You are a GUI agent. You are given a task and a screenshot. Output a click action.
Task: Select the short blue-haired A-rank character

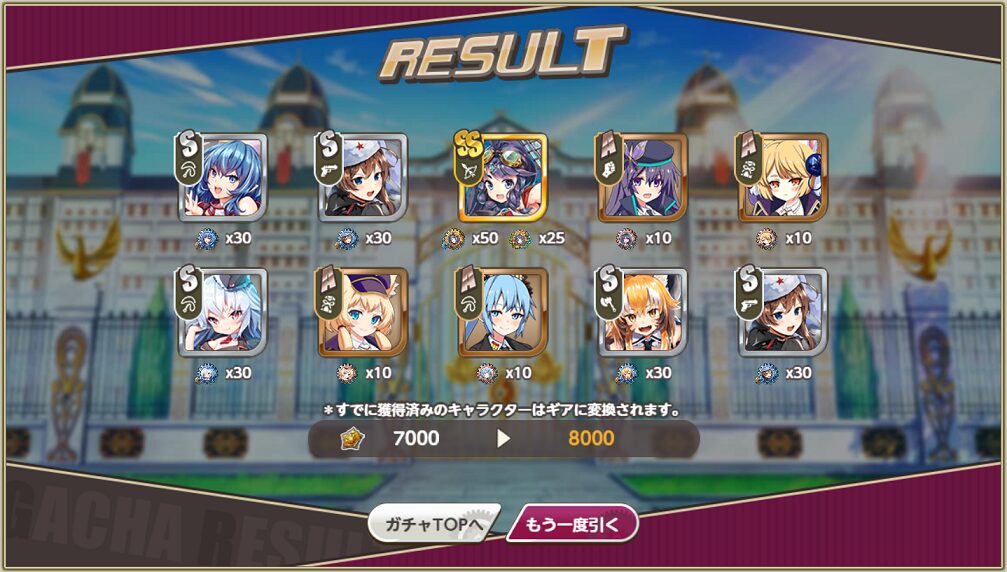pos(503,312)
